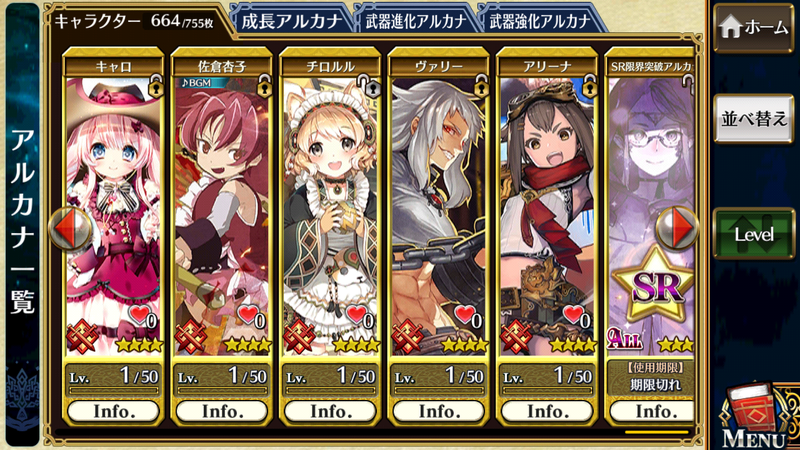Open Info. for チロルル
This screenshot has height=450, width=800.
(330, 410)
